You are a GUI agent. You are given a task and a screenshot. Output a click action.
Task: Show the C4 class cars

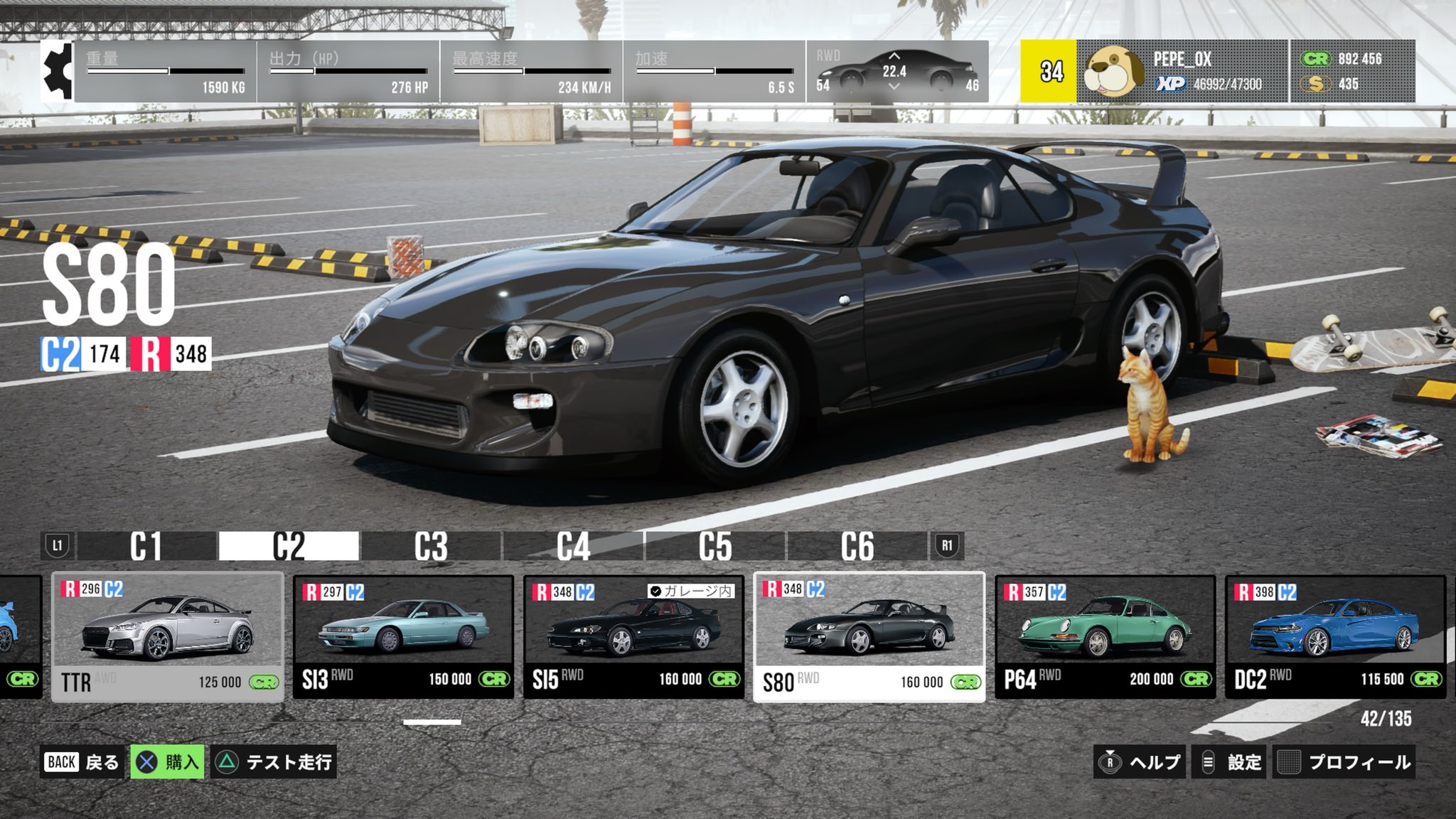click(573, 546)
